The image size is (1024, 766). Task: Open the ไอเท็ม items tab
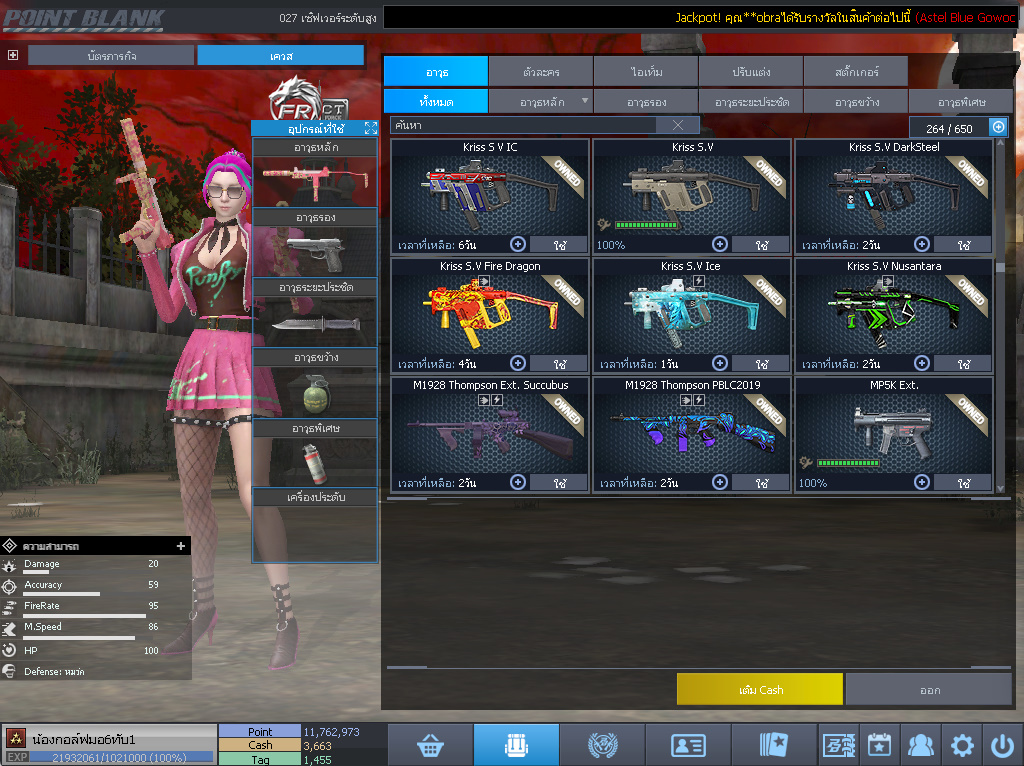pyautogui.click(x=646, y=71)
